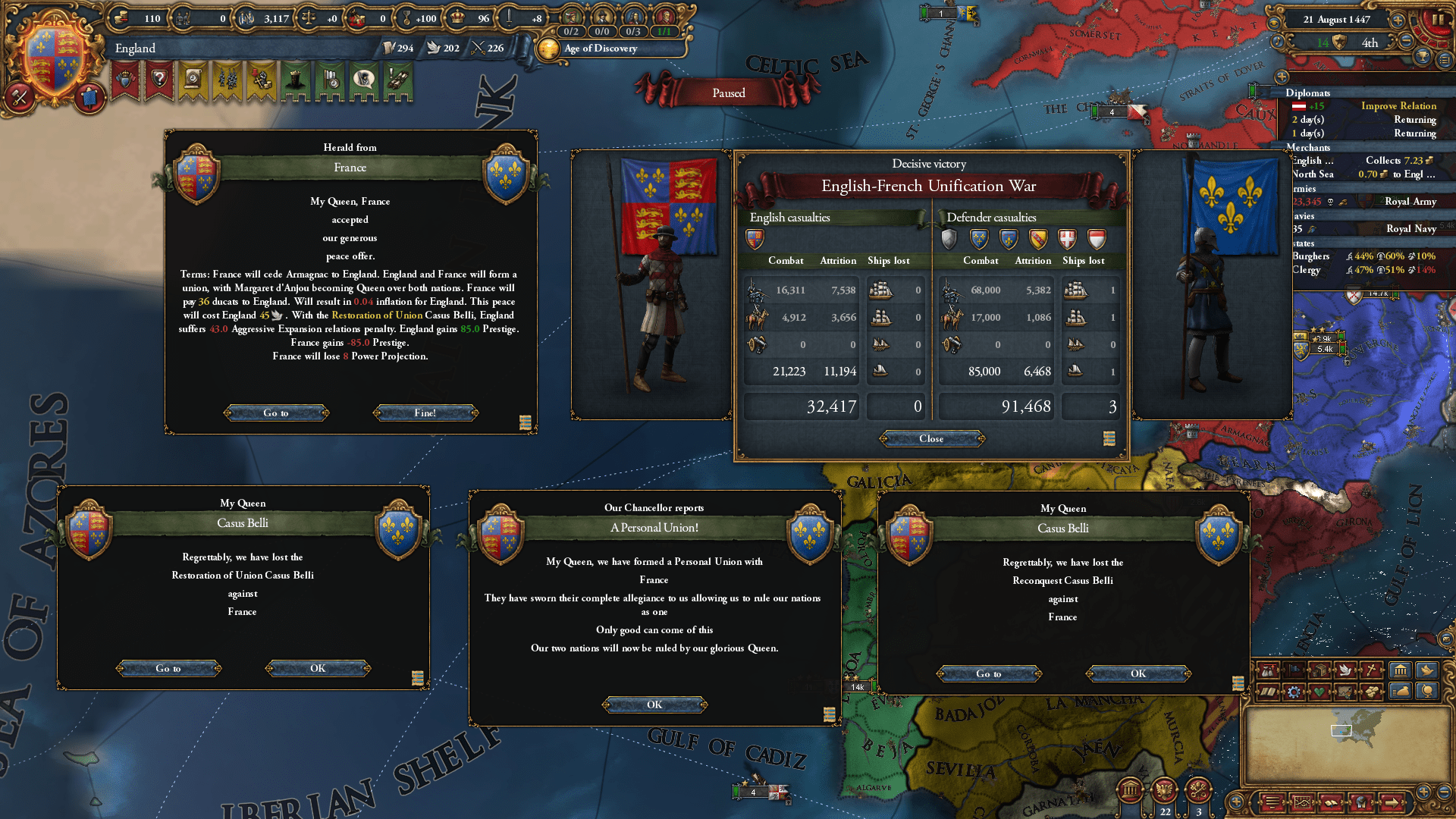Open the ledger via graph icon near minimap
Viewport: 1456px width, 819px height.
[1302, 802]
